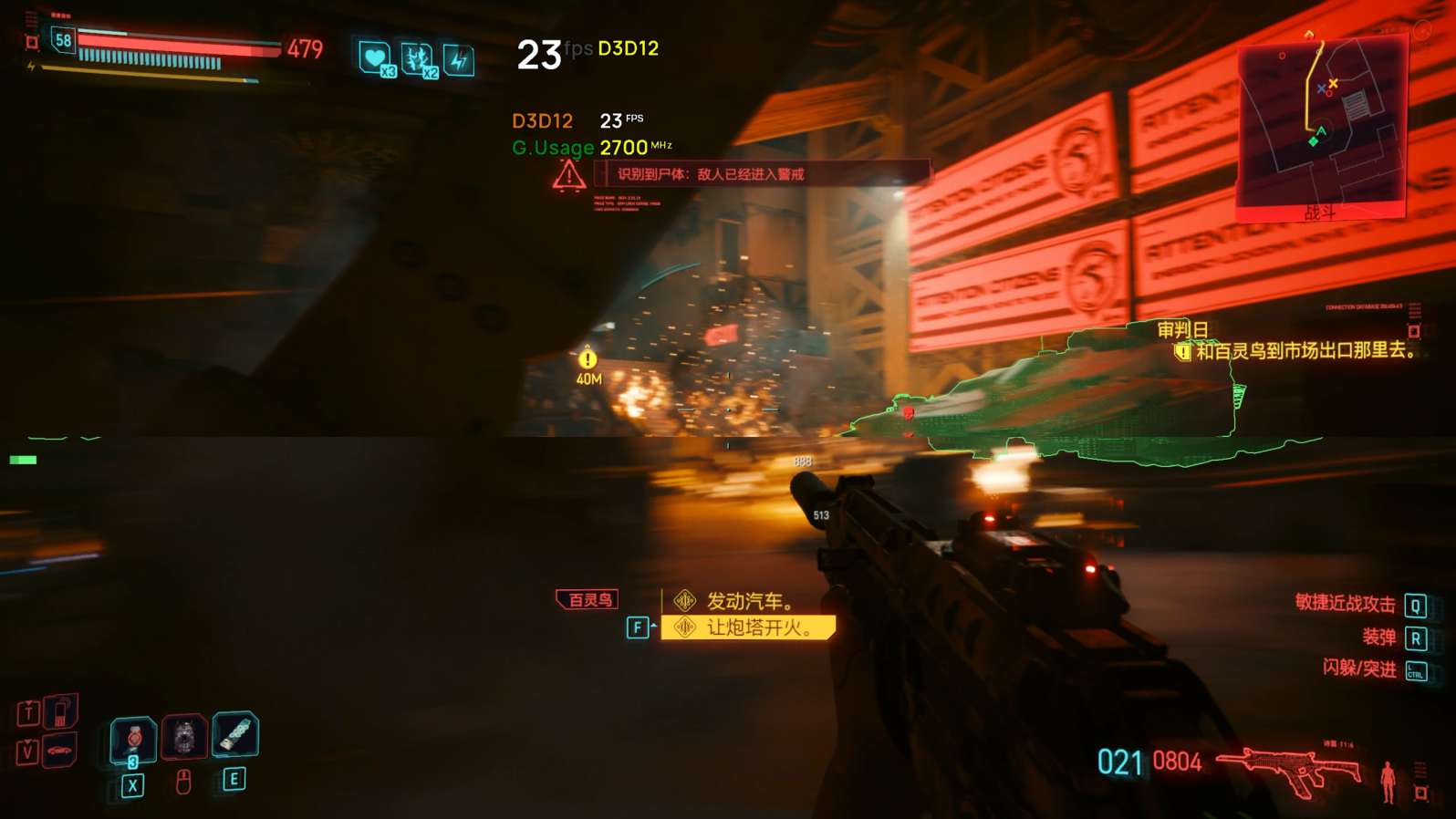1456x819 pixels.
Task: Activate the cyberware shard slot
Action: point(235,734)
